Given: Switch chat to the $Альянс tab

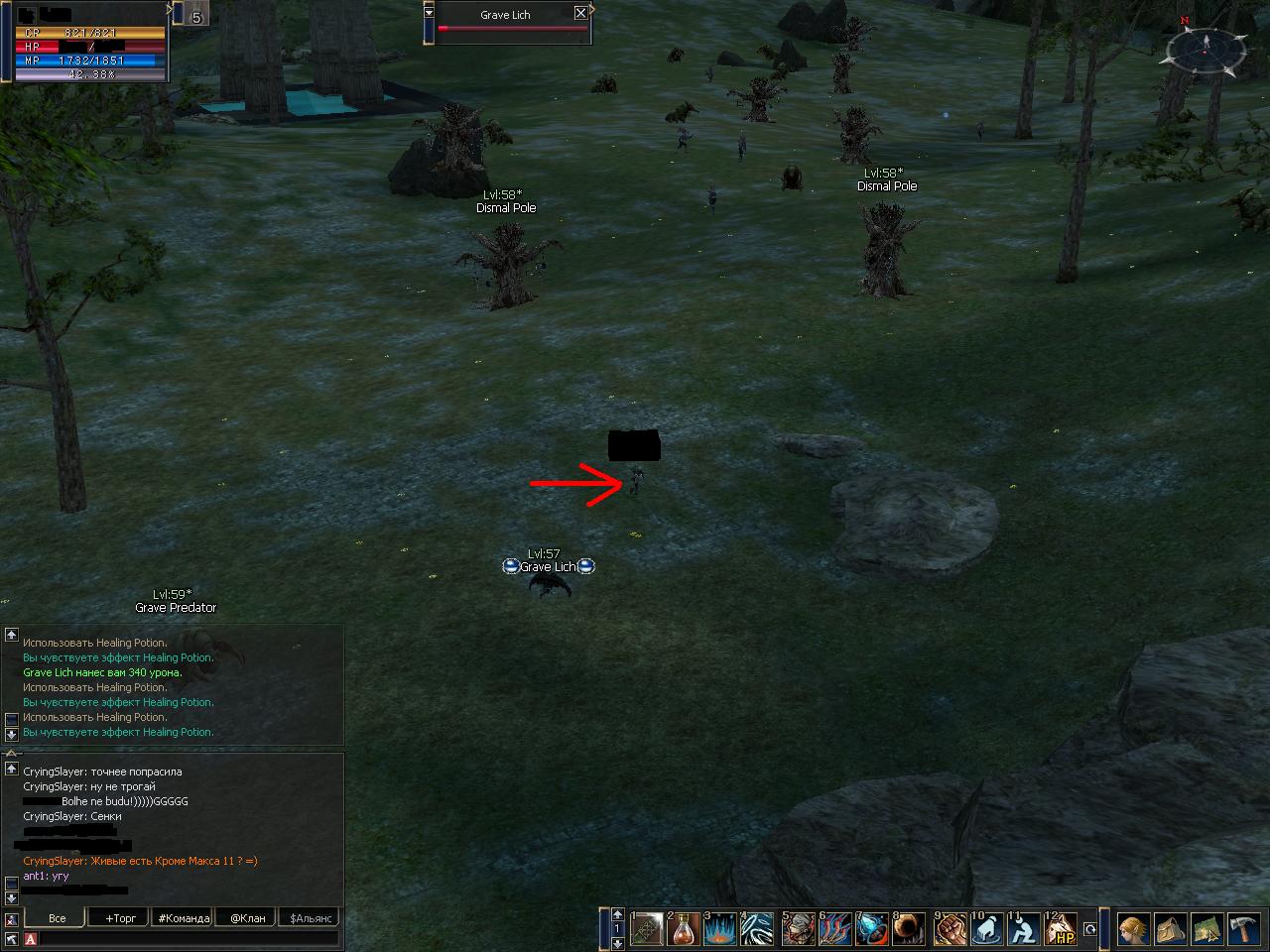Looking at the screenshot, I should (x=310, y=918).
